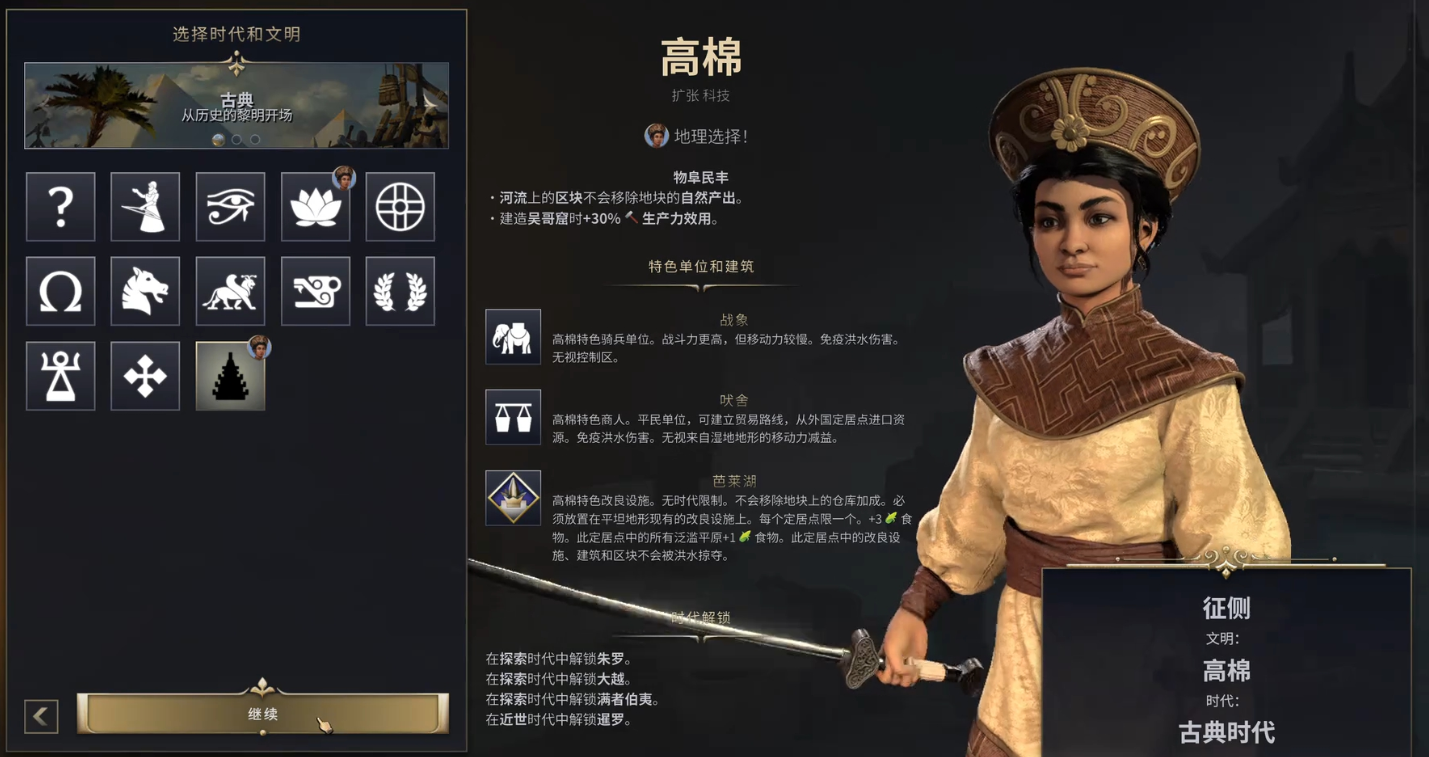Select the winged lion civilization icon
Image resolution: width=1429 pixels, height=757 pixels.
point(230,290)
